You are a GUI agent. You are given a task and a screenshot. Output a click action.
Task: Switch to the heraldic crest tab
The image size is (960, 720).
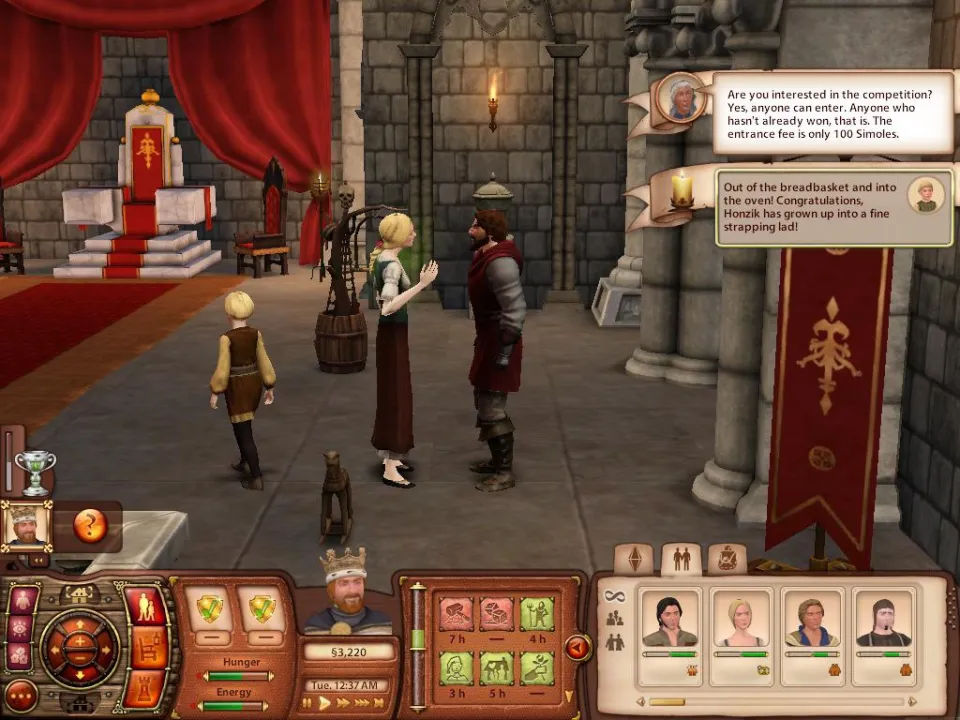pos(727,559)
